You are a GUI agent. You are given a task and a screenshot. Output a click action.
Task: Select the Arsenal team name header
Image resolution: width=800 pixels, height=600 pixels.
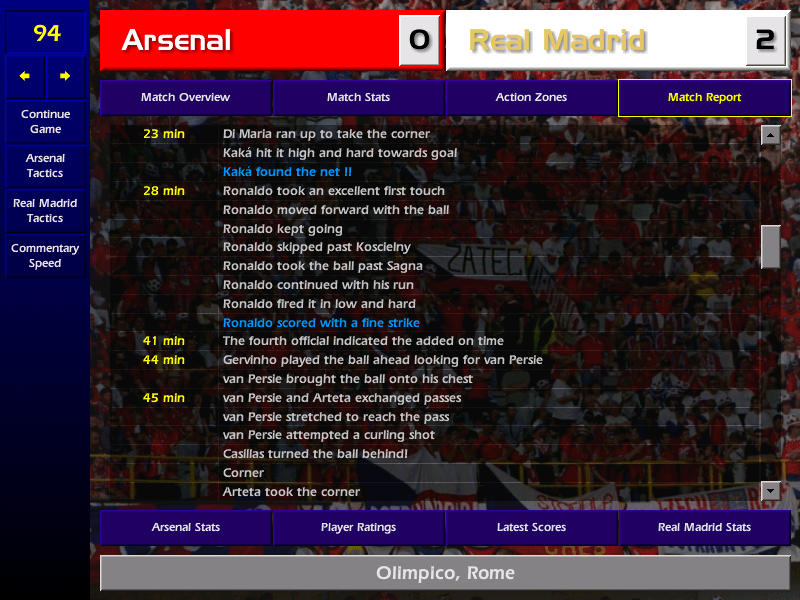pyautogui.click(x=250, y=41)
